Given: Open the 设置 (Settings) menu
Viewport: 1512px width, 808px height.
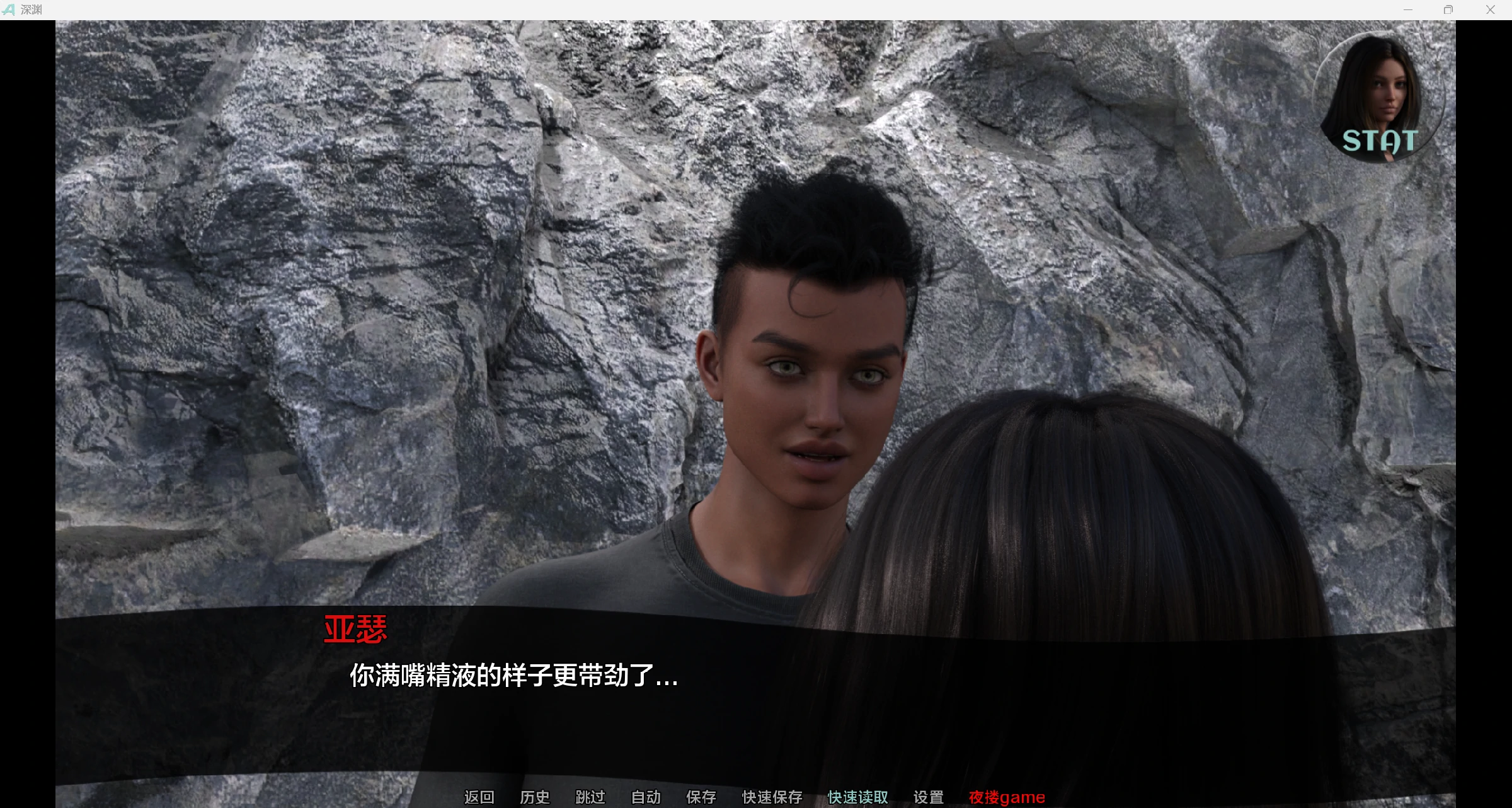Looking at the screenshot, I should tap(928, 797).
